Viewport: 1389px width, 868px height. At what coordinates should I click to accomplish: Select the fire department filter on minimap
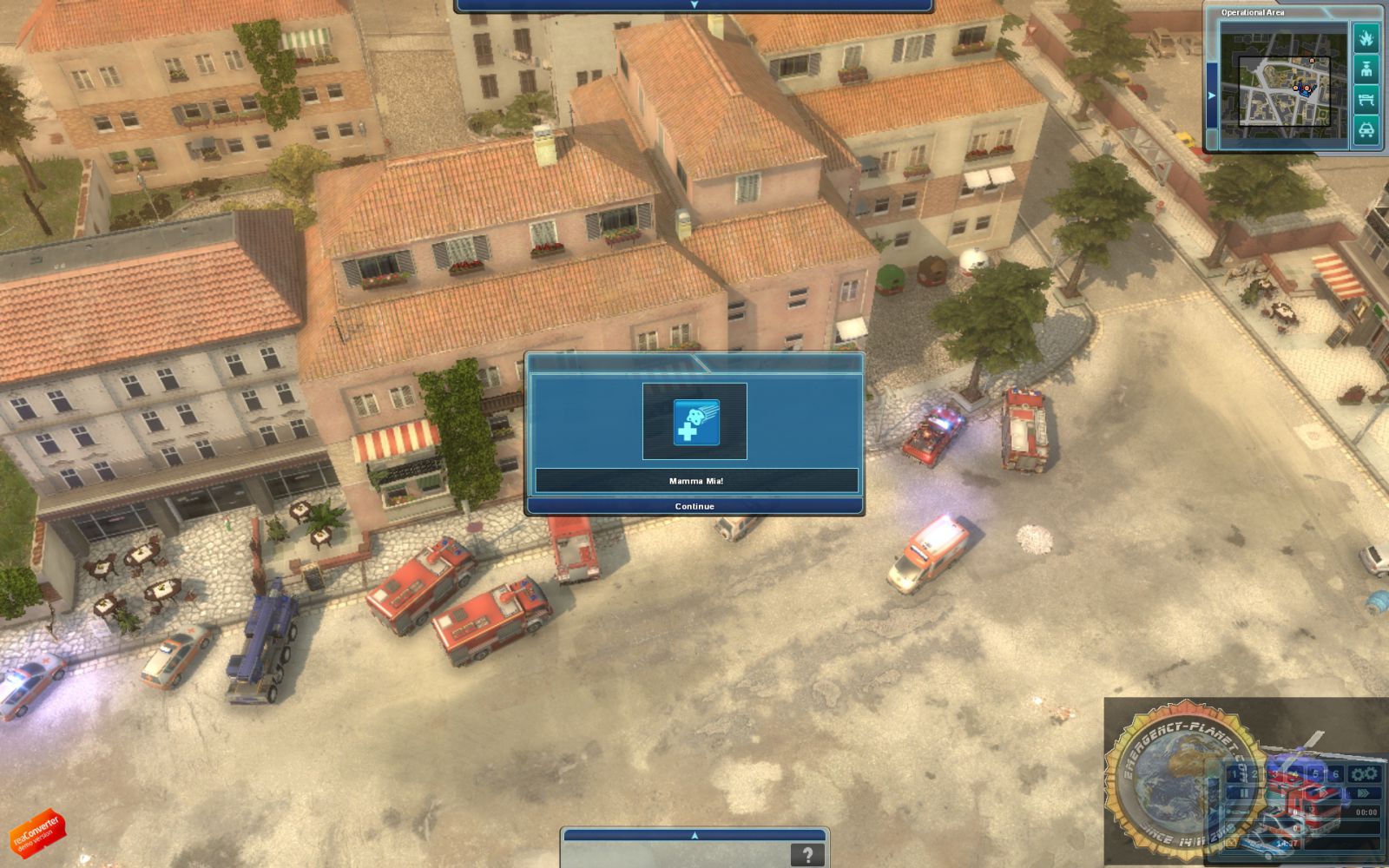click(x=1366, y=39)
